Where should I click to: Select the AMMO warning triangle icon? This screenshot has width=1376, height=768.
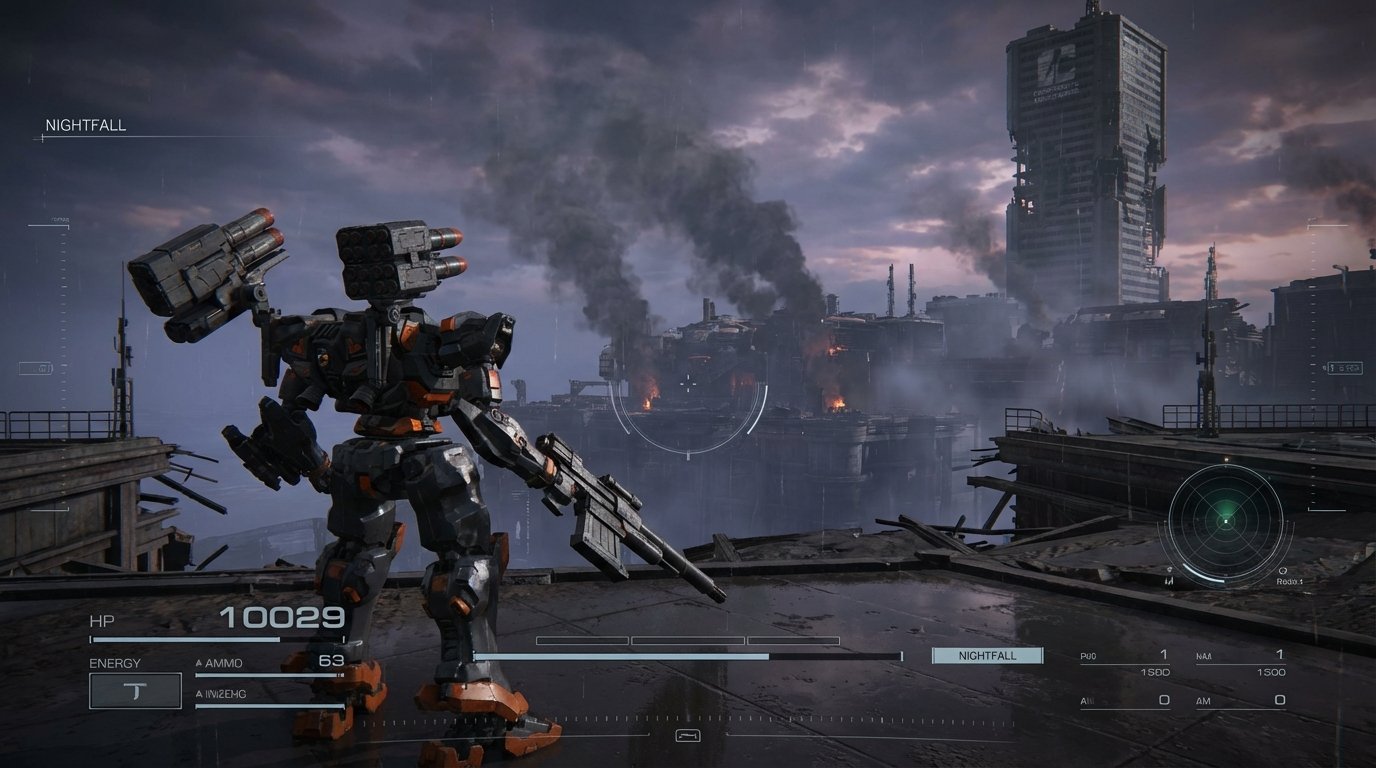click(x=200, y=662)
